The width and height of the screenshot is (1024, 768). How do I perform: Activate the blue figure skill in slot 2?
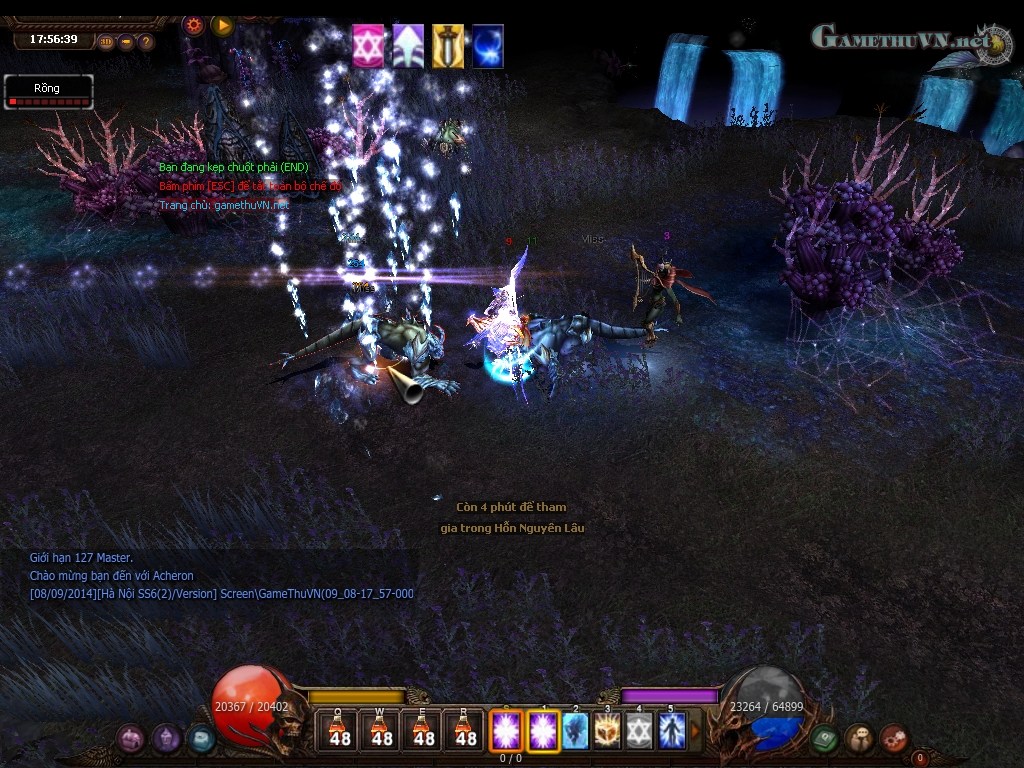pos(575,730)
